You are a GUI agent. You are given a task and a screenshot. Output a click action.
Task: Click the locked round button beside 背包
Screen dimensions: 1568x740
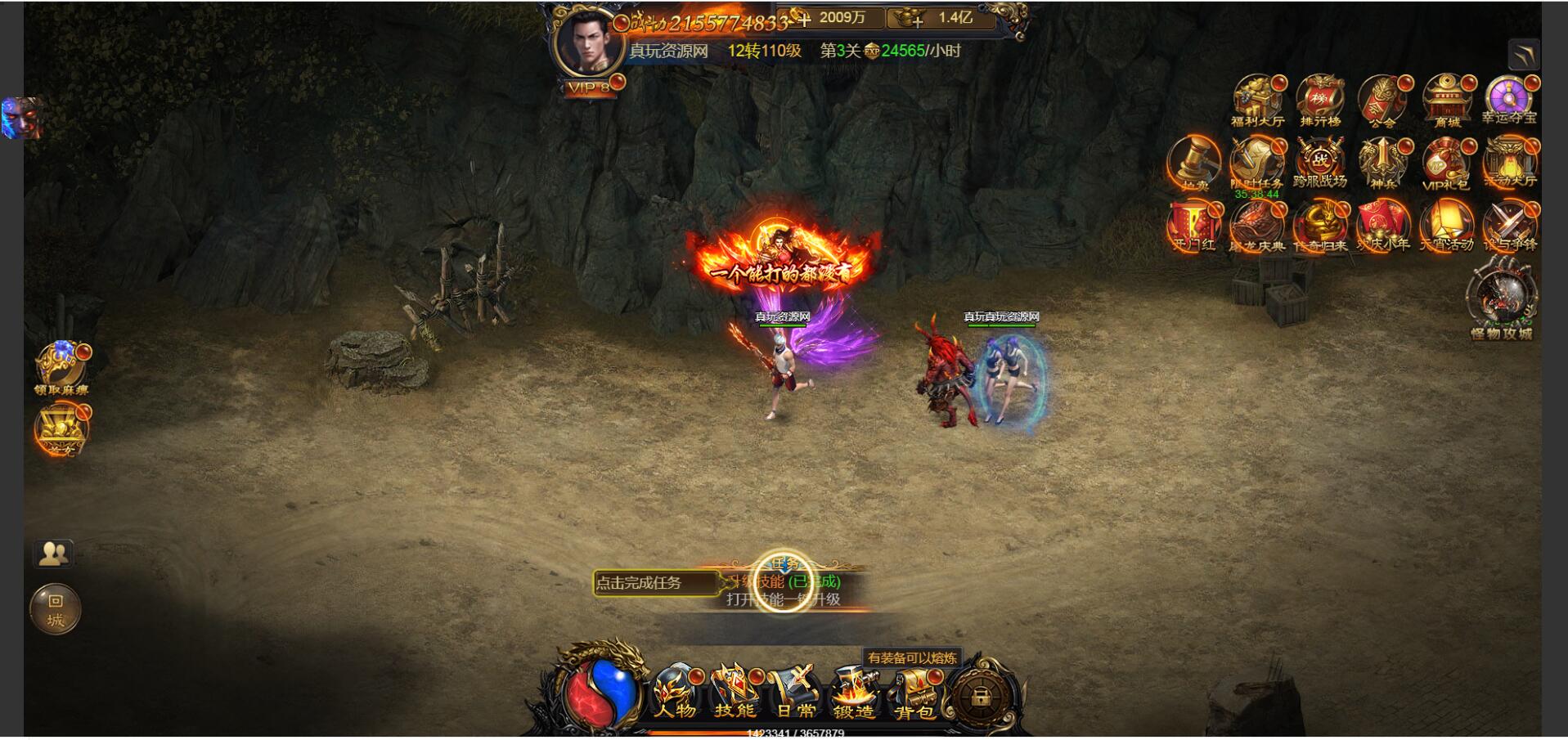978,697
